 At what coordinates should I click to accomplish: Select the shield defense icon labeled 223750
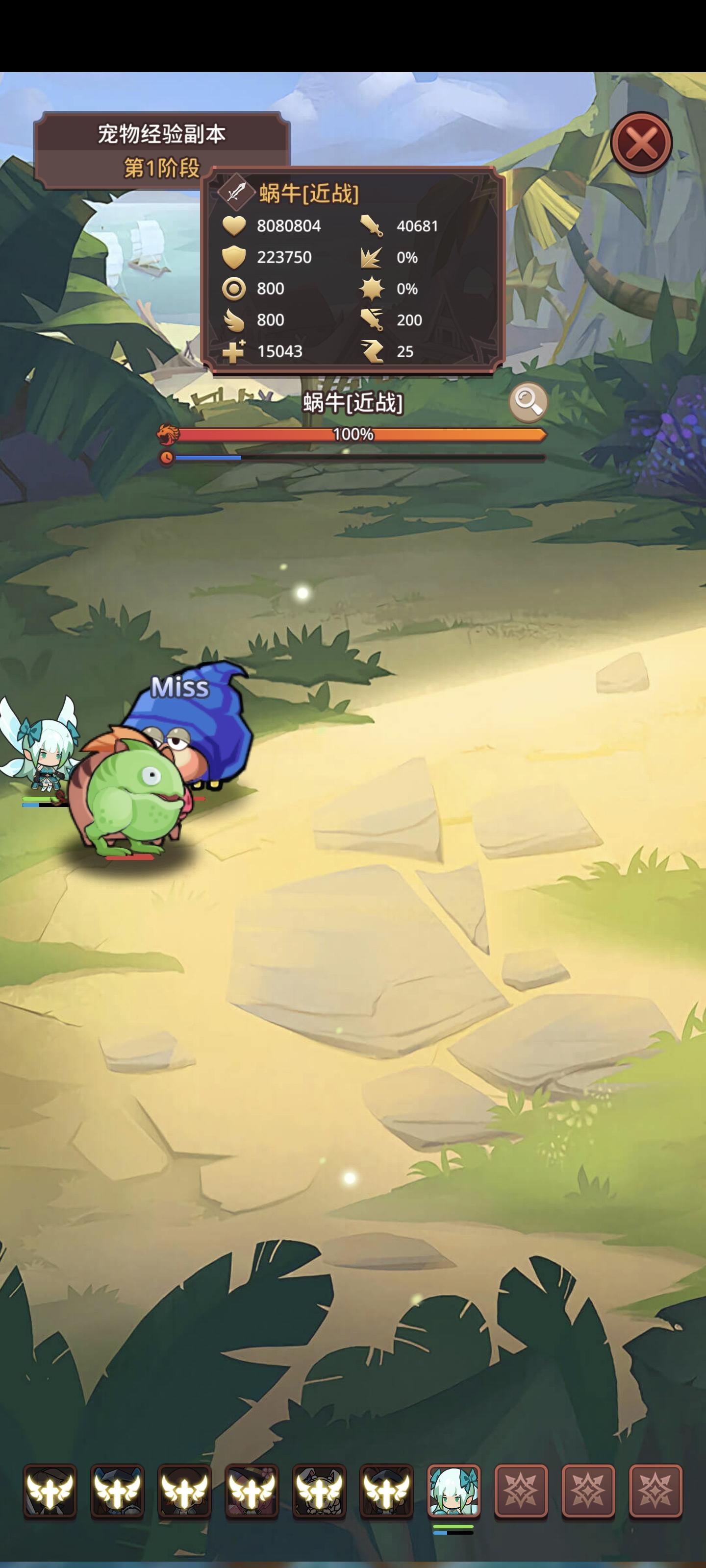click(x=234, y=257)
